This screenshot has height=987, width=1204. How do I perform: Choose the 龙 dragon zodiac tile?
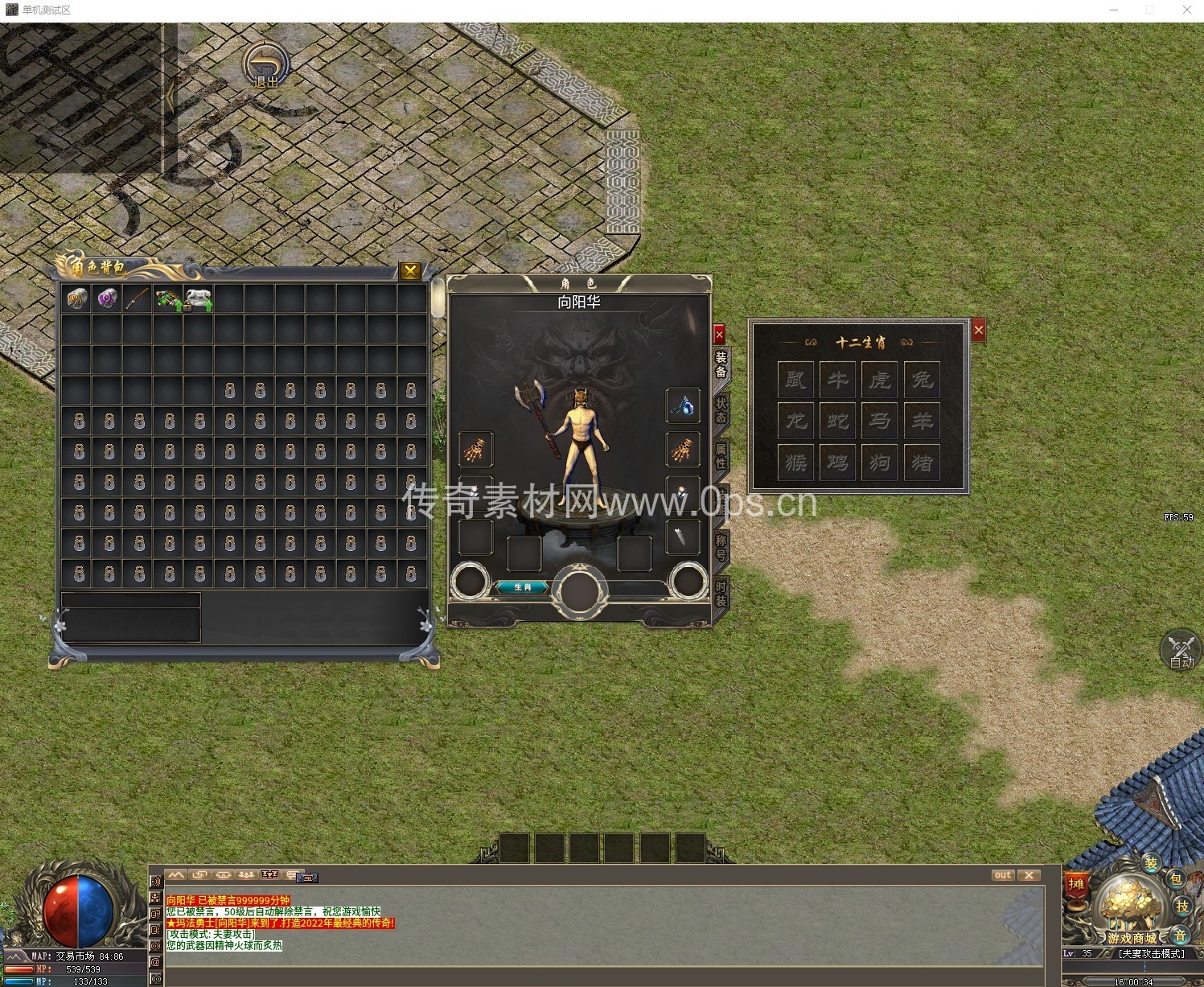click(x=796, y=421)
